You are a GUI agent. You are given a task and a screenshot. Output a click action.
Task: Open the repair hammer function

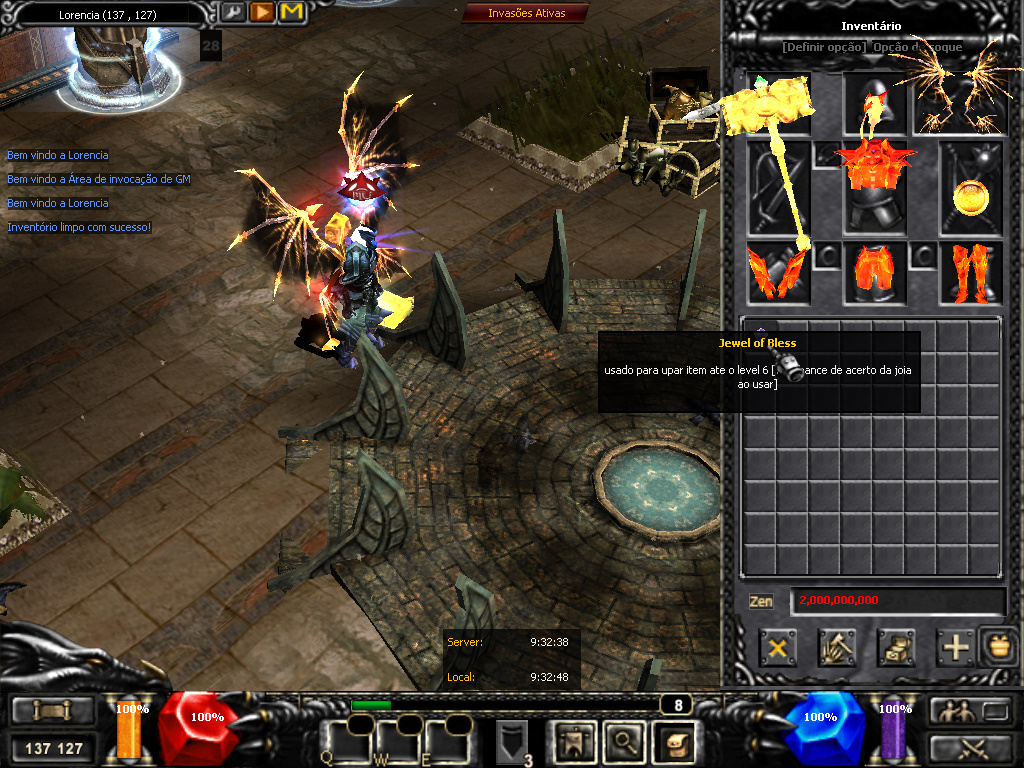click(x=836, y=648)
